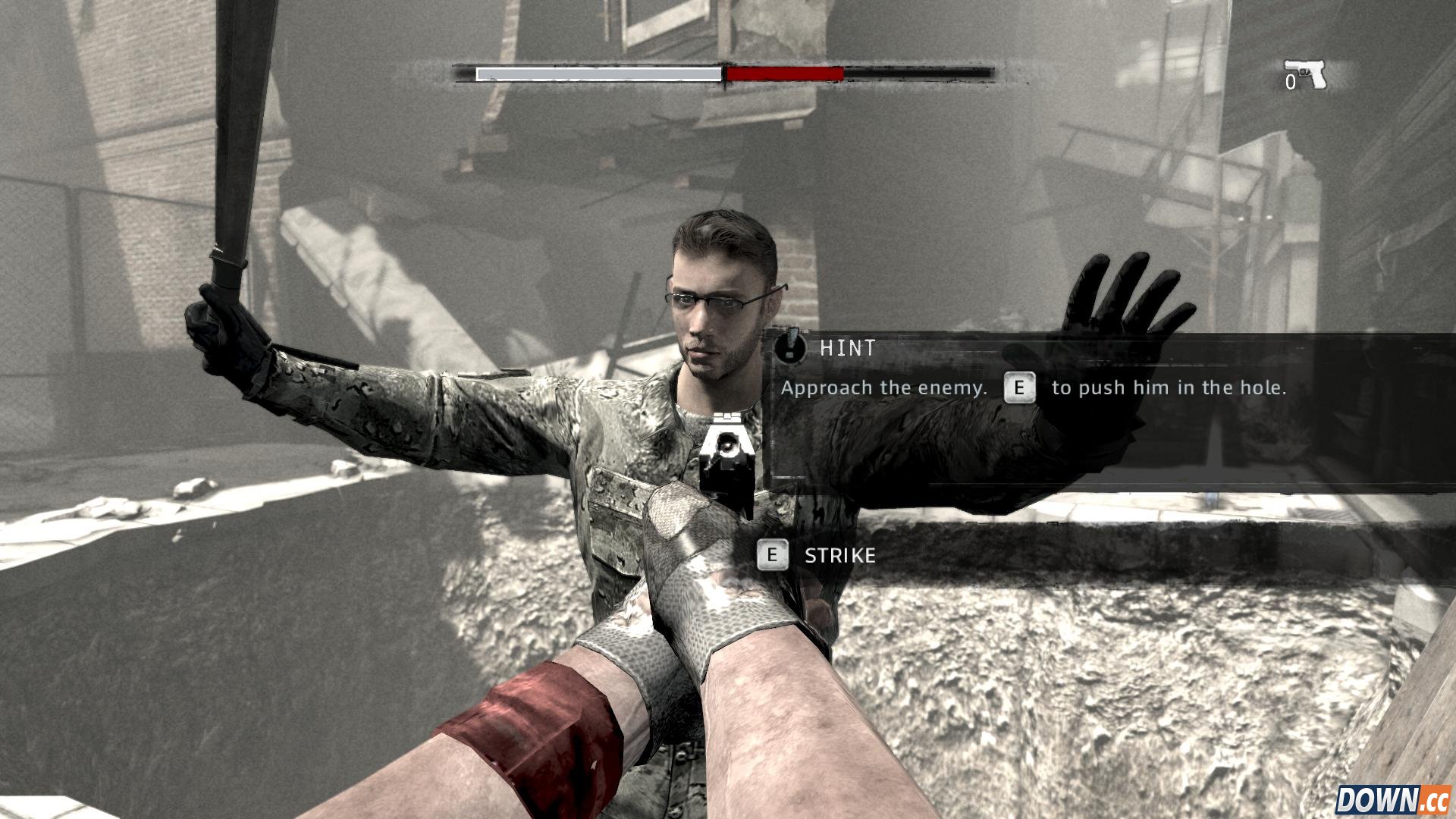1456x819 pixels.
Task: Click the exclamation mark hint icon
Action: 791,347
